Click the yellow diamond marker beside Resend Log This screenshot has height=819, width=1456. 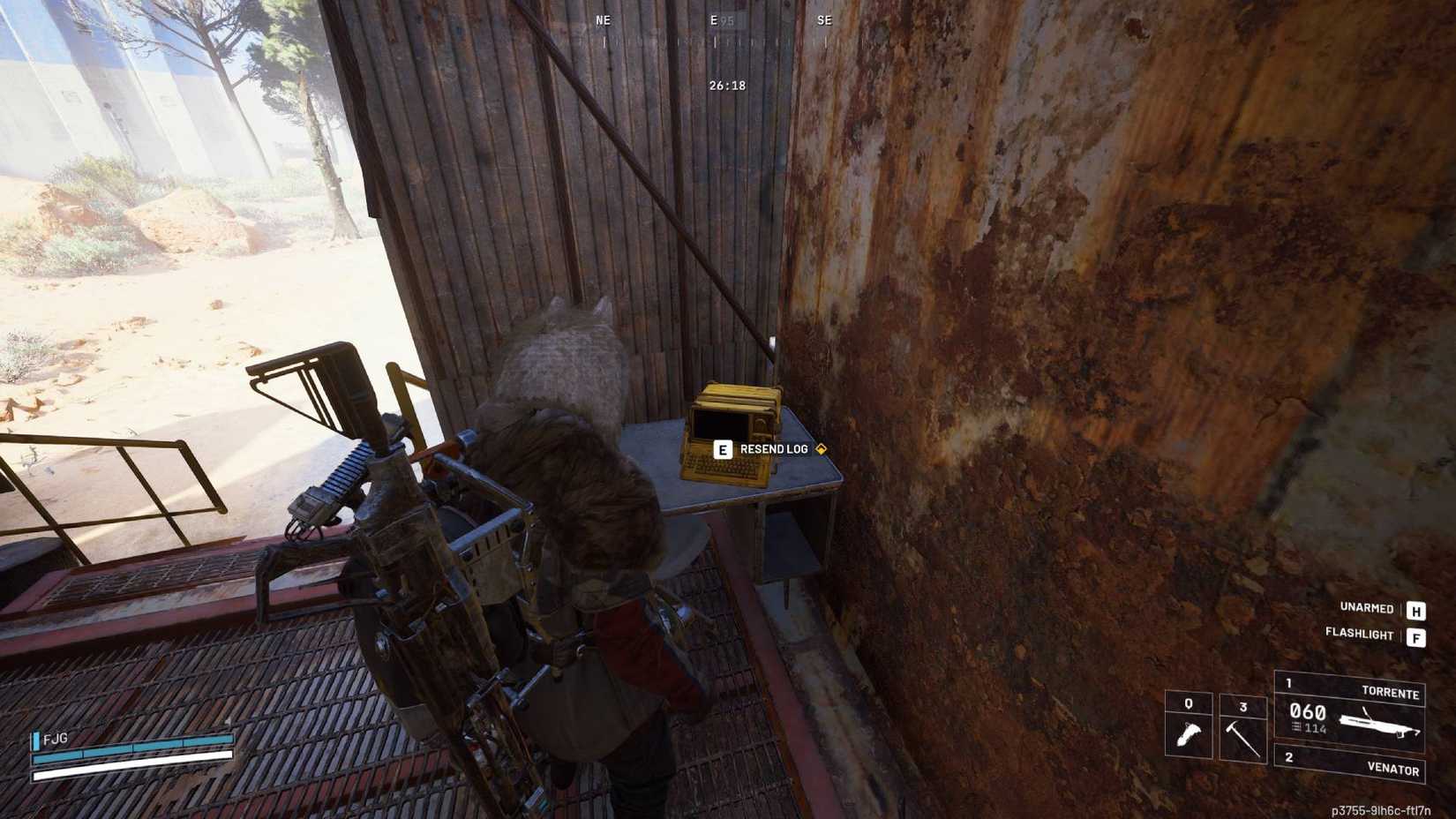[x=822, y=448]
